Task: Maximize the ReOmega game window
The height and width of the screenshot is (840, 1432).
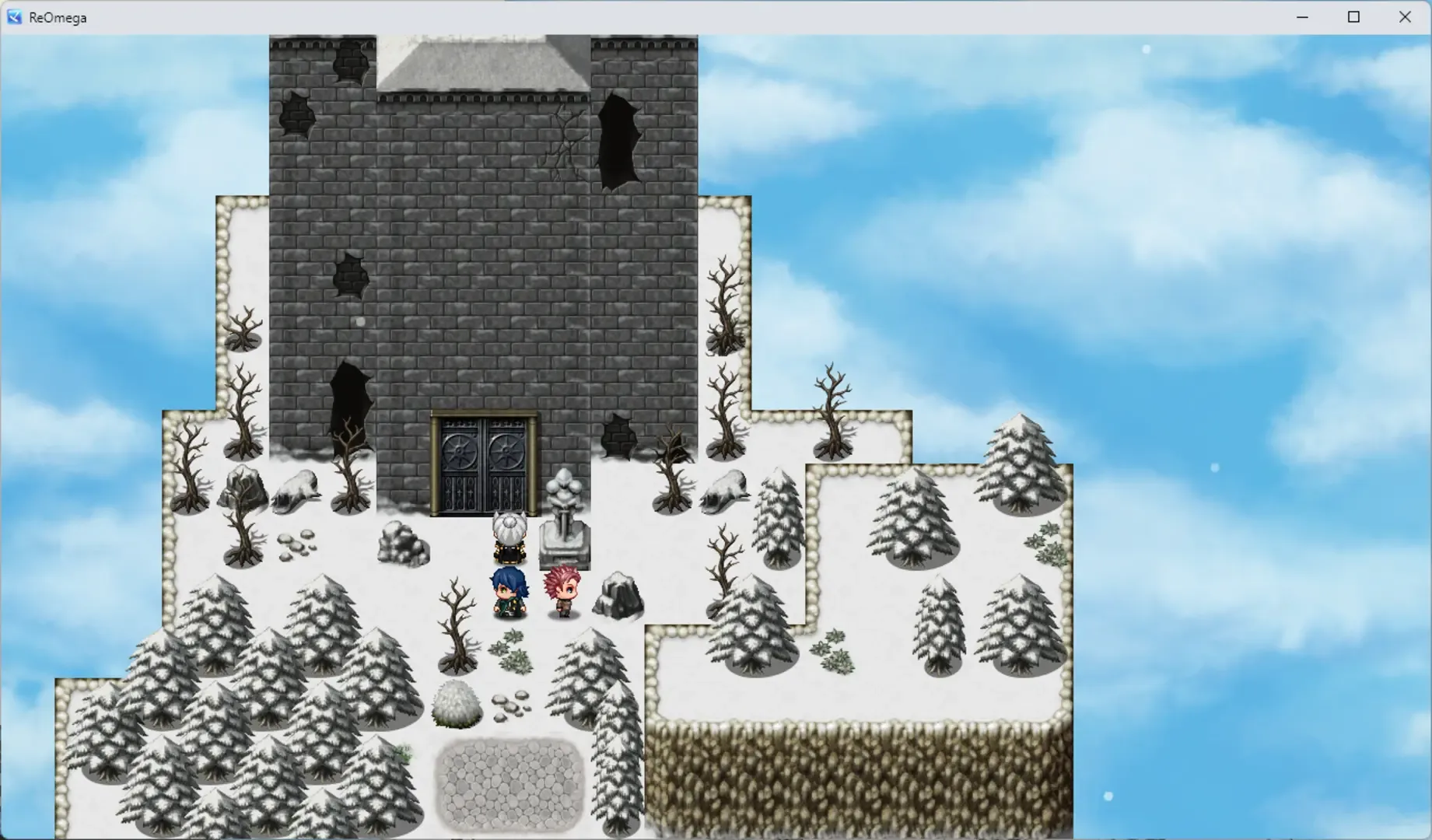Action: pos(1353,16)
